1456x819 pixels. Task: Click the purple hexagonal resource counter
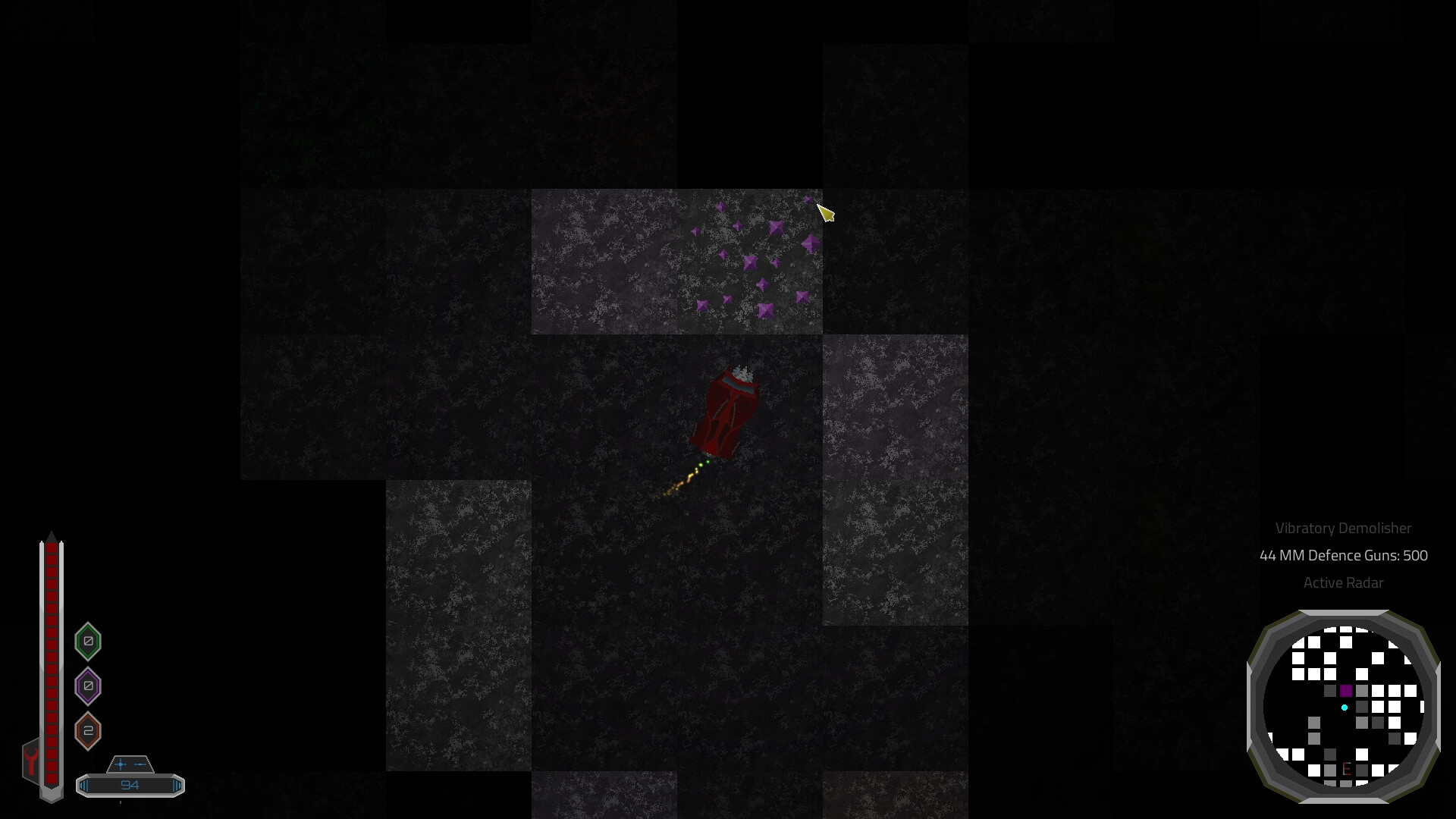(x=87, y=686)
